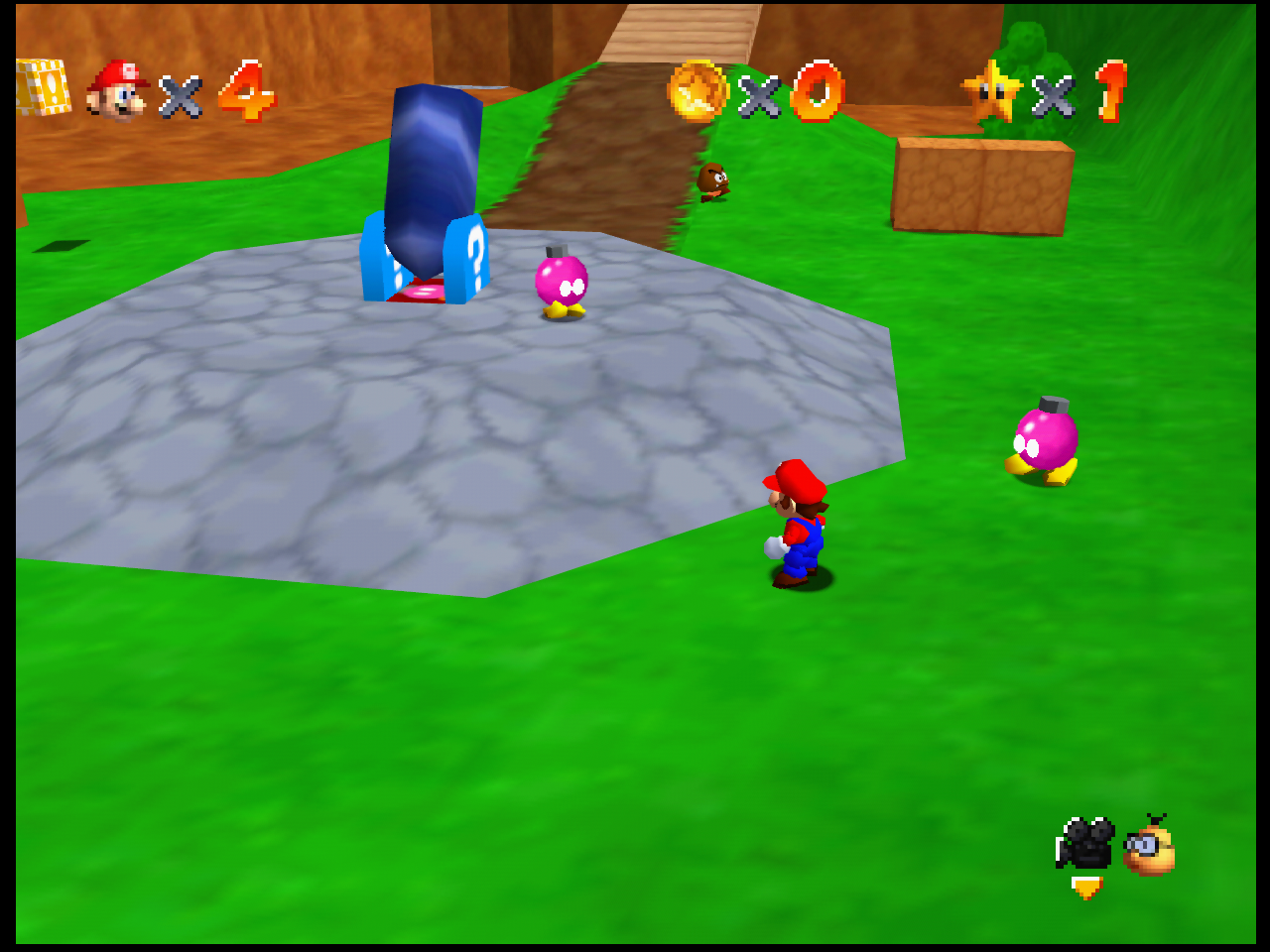Click Mario standing on the grass
This screenshot has width=1270, height=952.
coord(799,526)
